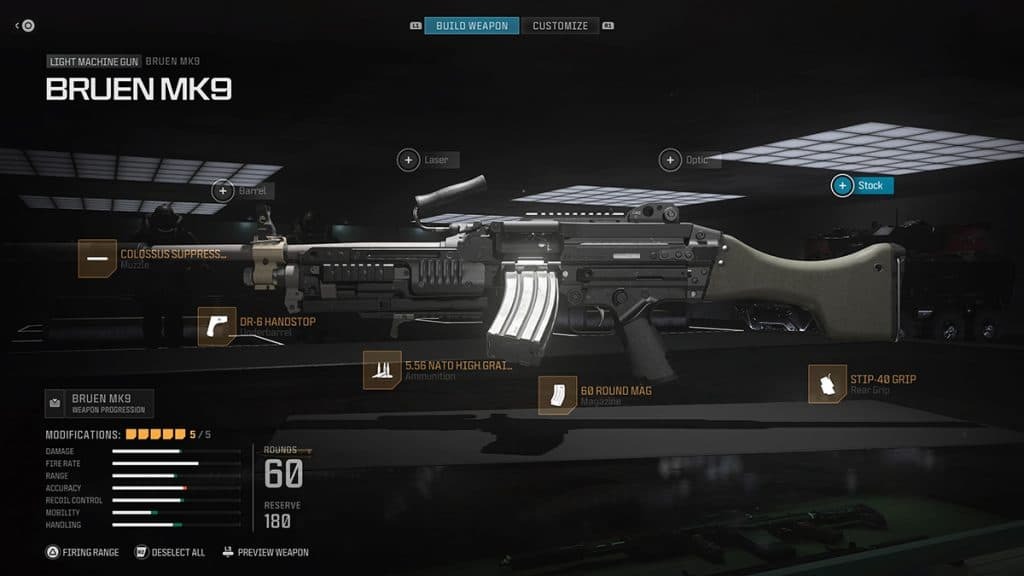Activate Preview Weapon

[265, 552]
